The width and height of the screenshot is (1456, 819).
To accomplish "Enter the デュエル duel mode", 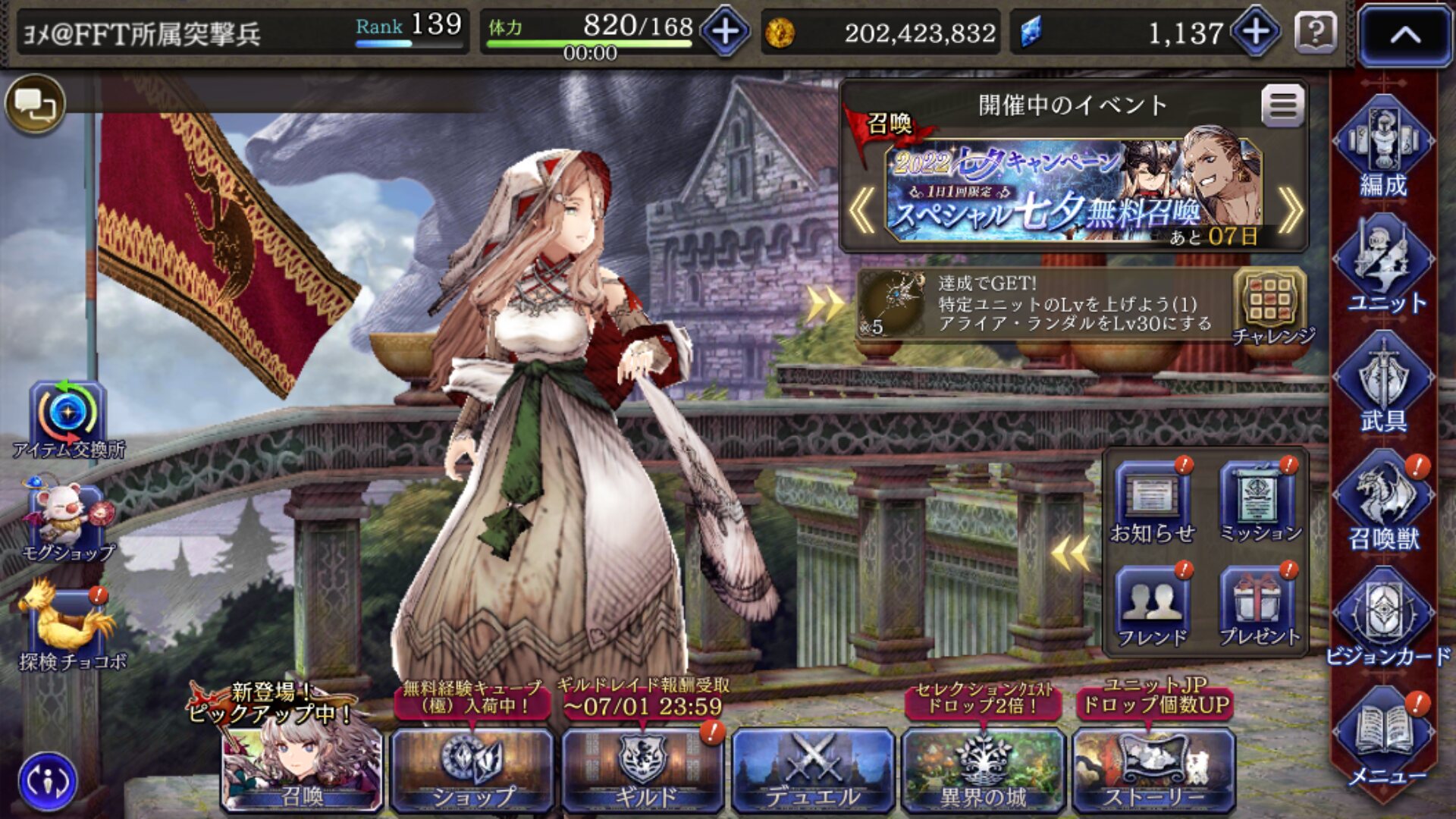I will click(813, 769).
